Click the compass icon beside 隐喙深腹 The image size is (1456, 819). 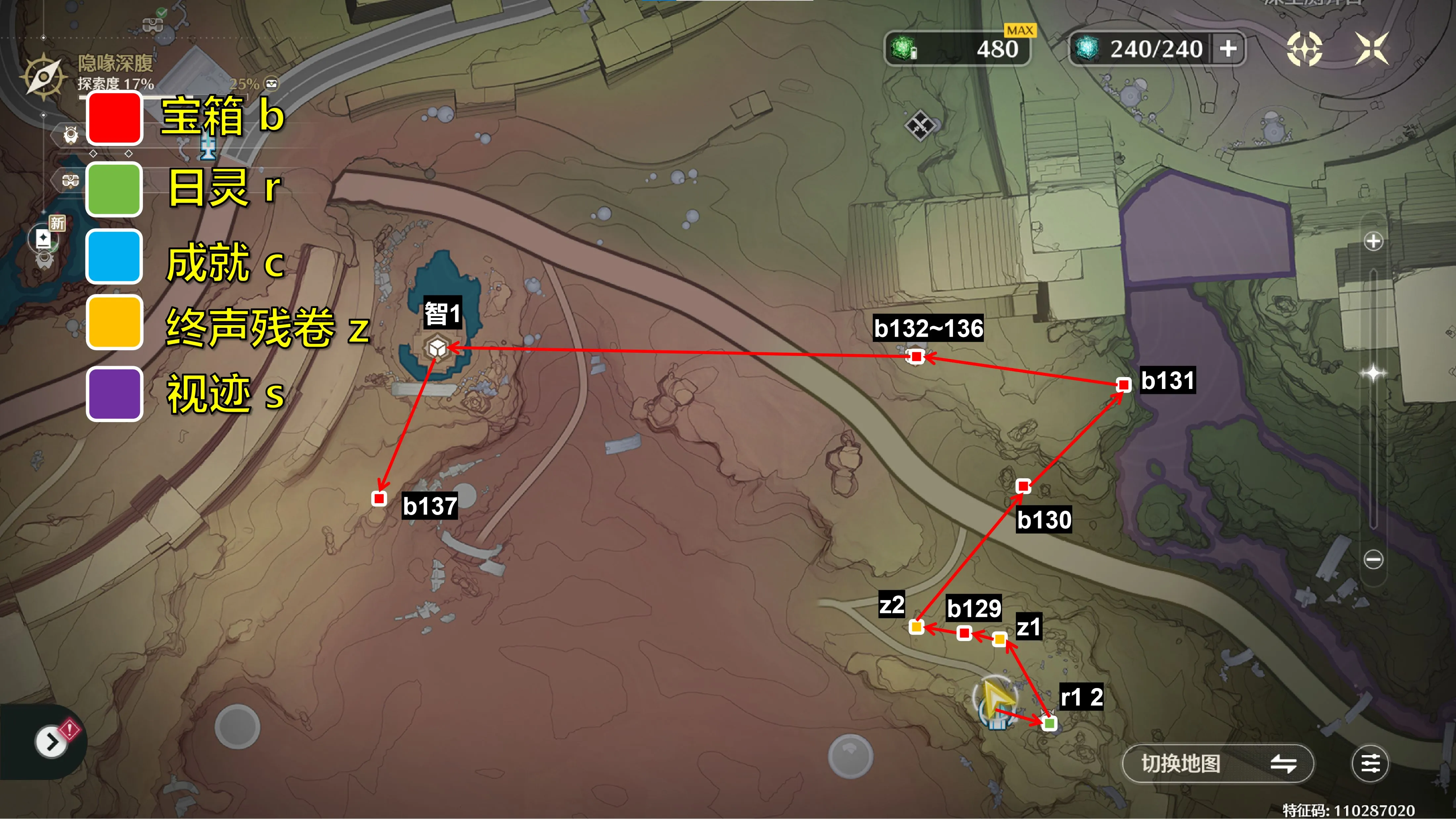point(43,76)
